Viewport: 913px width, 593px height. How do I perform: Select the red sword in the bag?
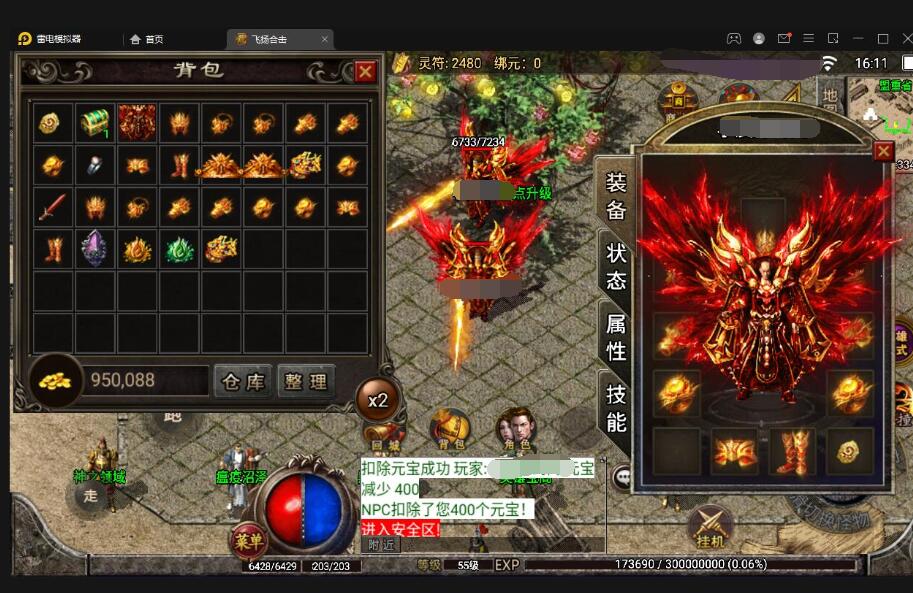[x=54, y=207]
